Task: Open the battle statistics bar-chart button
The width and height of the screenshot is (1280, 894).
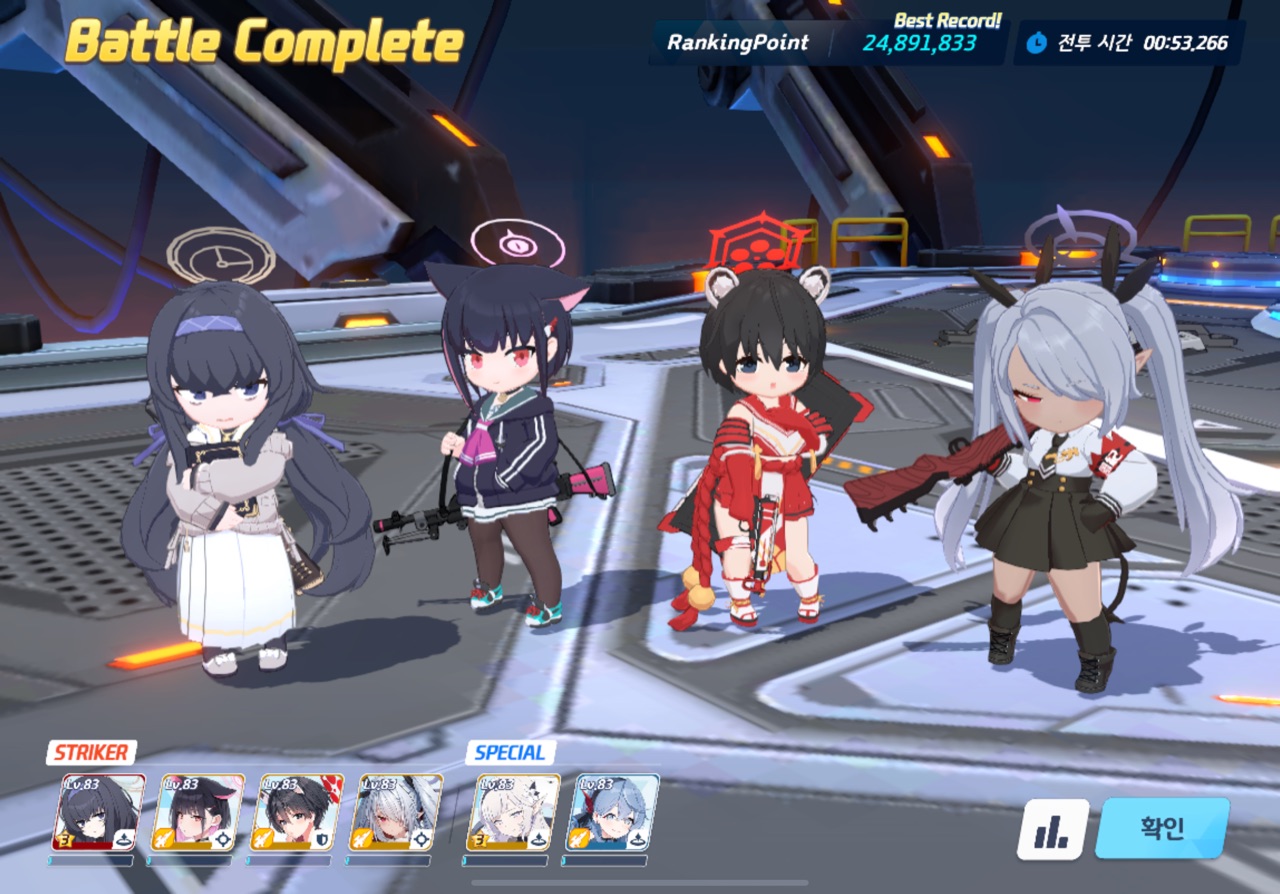Action: point(1053,829)
